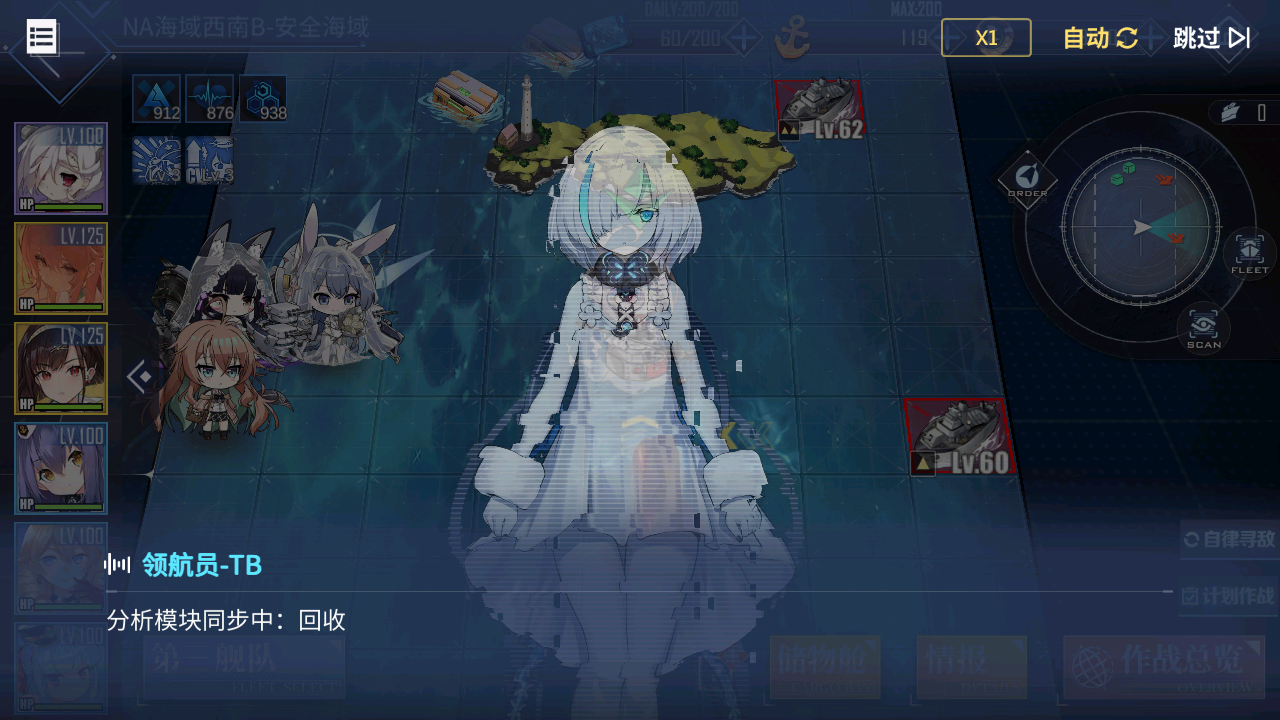The height and width of the screenshot is (720, 1280).
Task: Change dialogue speed with X1 button
Action: [x=986, y=38]
